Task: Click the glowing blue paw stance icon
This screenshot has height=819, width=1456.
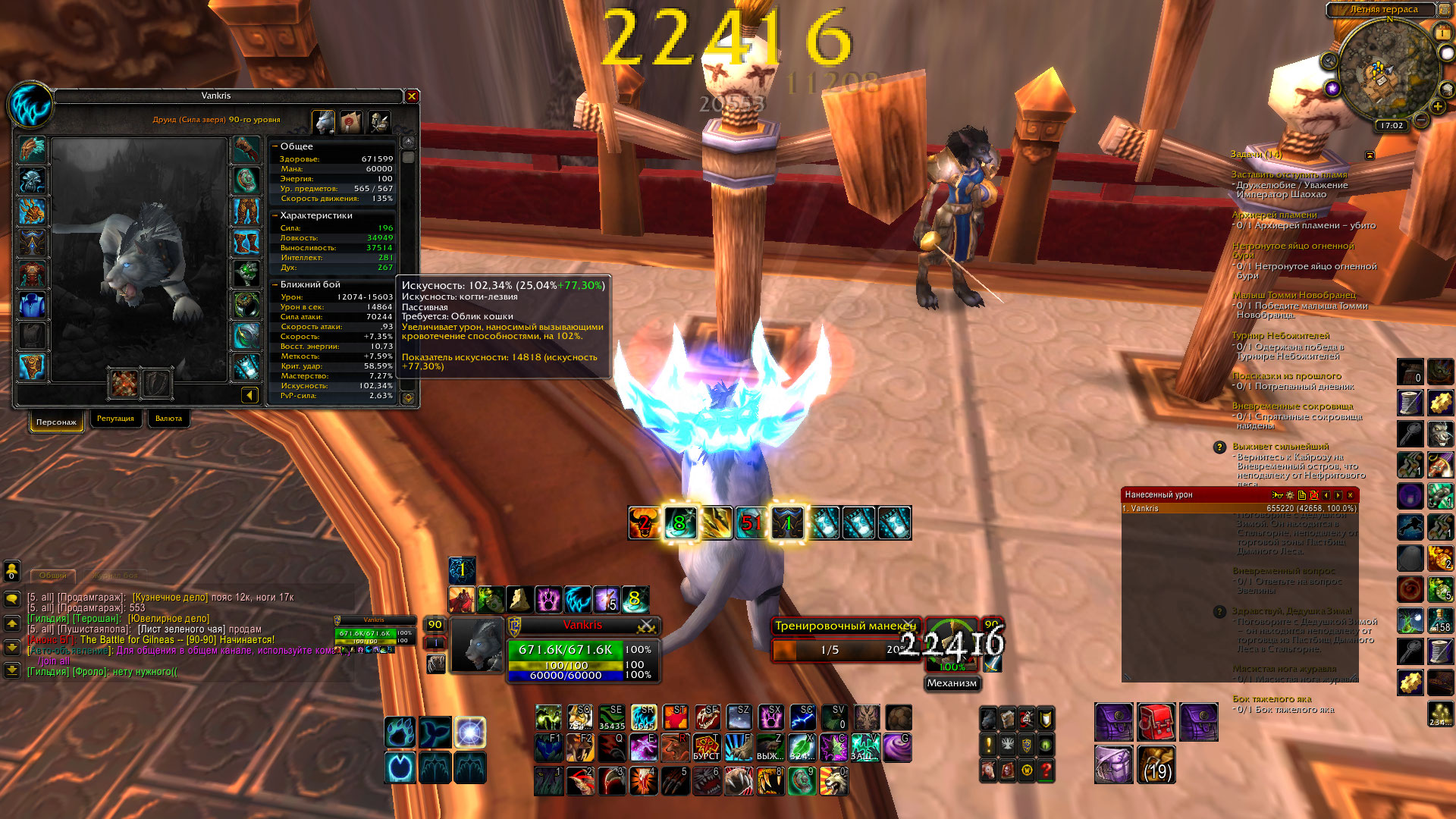Action: pos(400,733)
